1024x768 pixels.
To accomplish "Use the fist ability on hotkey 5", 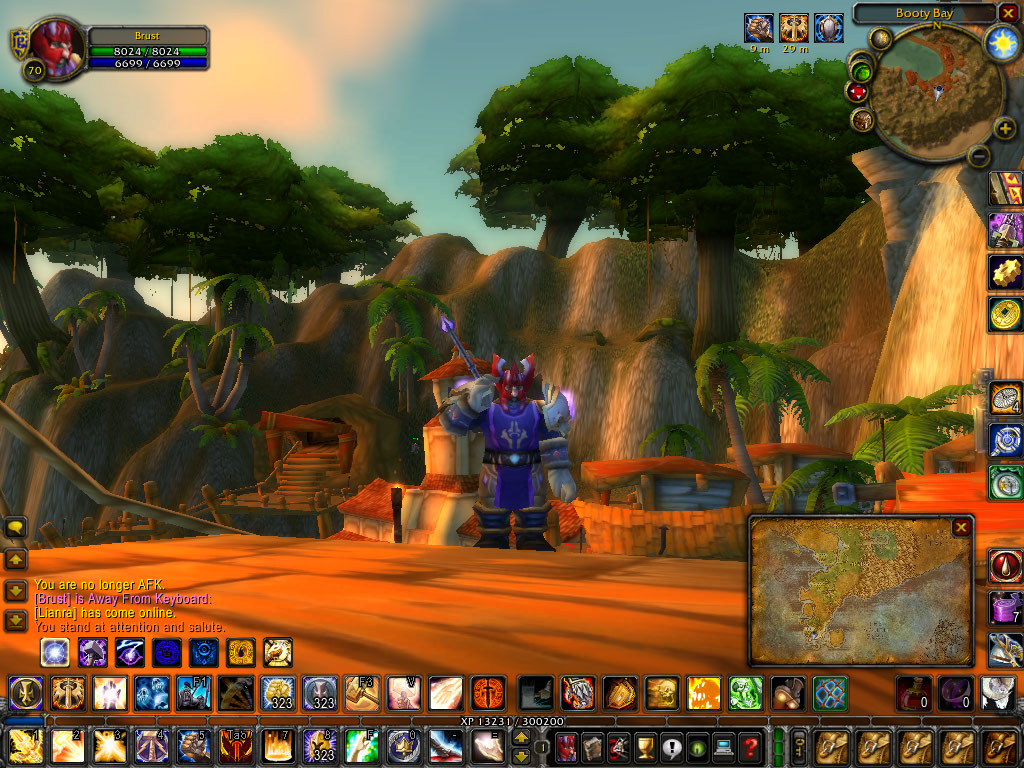I will point(192,746).
